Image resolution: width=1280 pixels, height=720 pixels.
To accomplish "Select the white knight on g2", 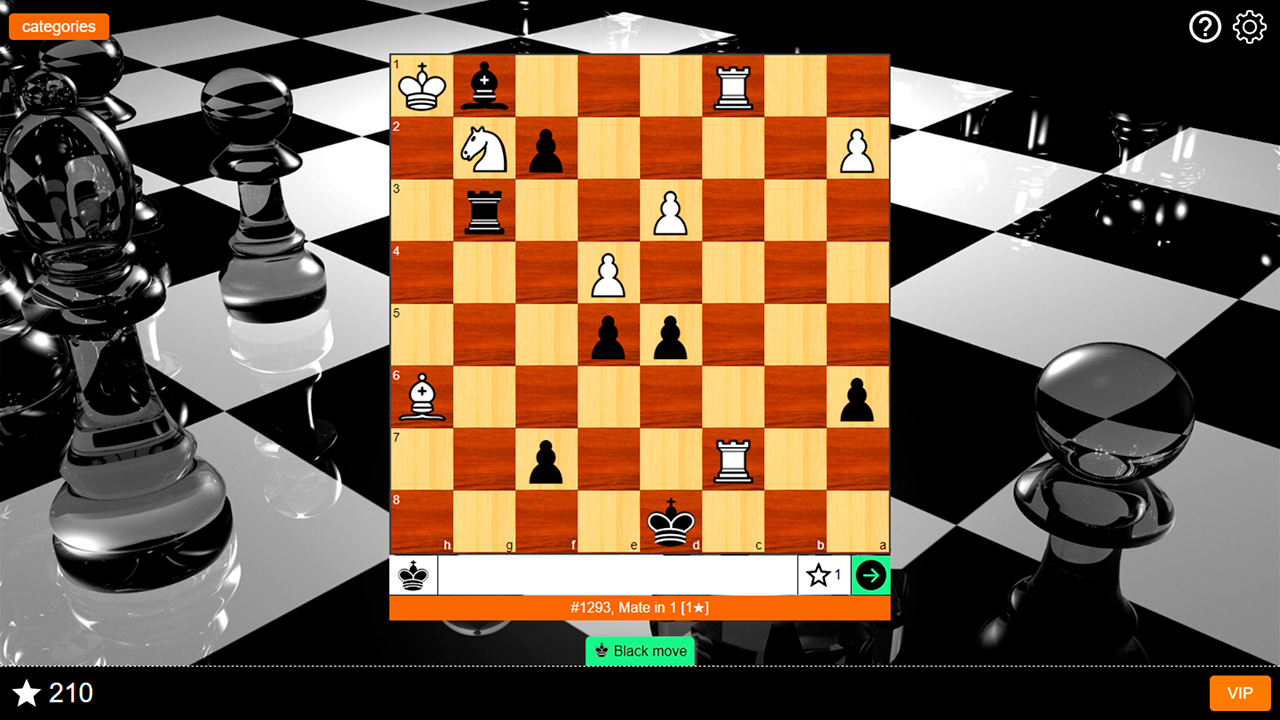I will (x=484, y=149).
